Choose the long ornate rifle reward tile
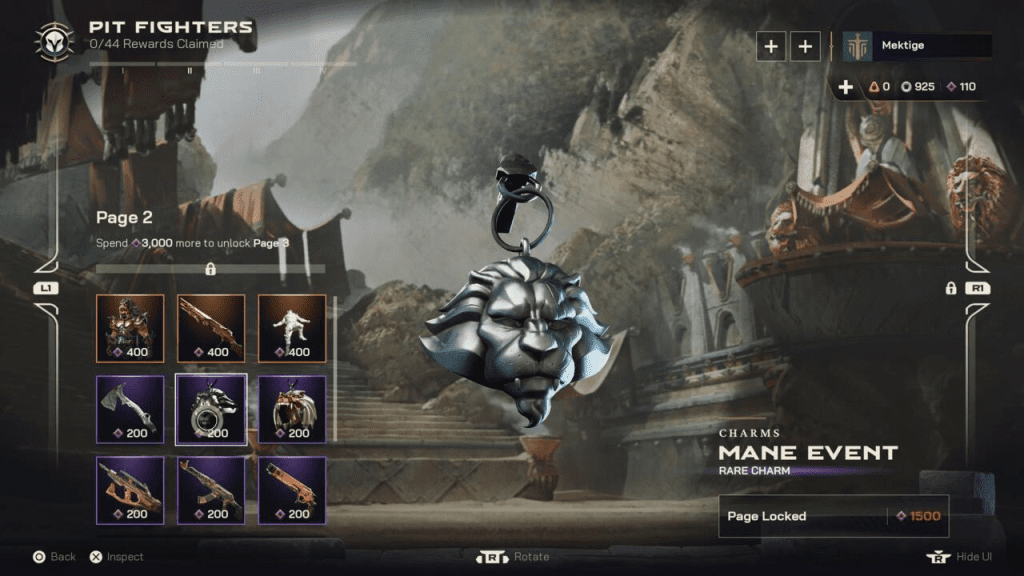The width and height of the screenshot is (1024, 576). coord(211,327)
